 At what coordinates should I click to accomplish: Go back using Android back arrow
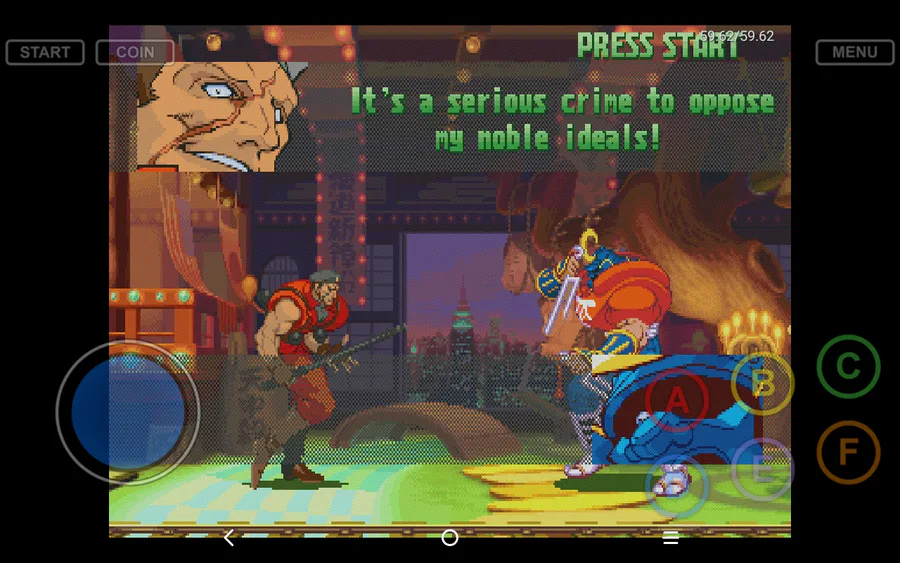pyautogui.click(x=229, y=538)
